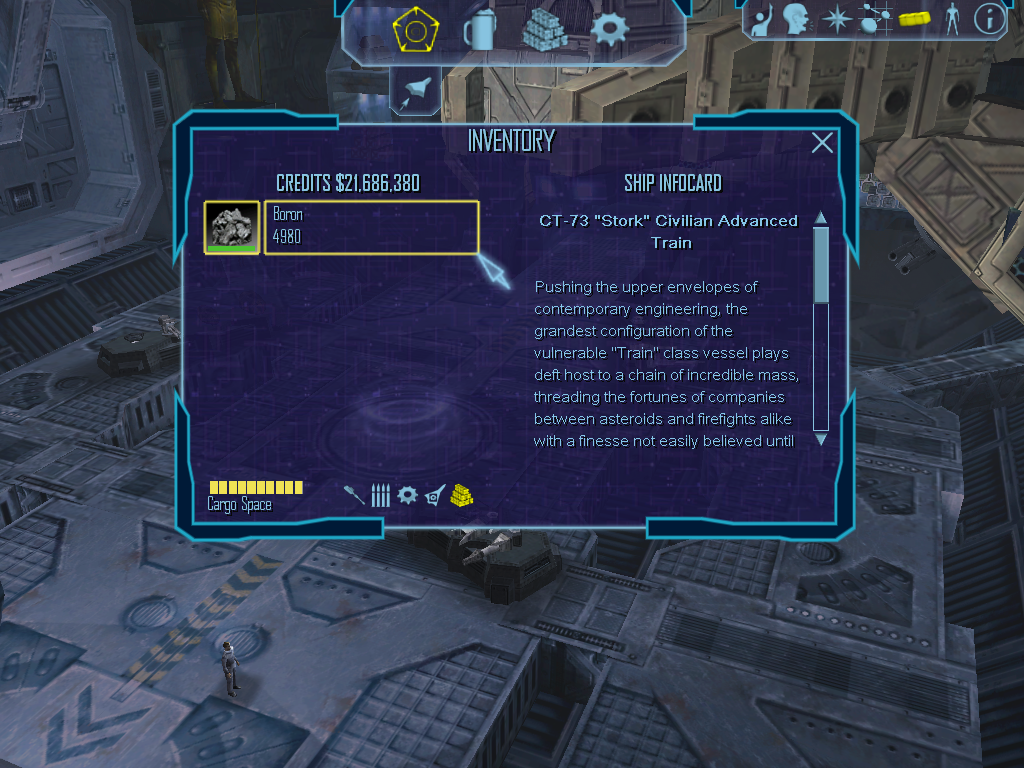
Task: Select the Boron cargo entry
Action: 371,228
